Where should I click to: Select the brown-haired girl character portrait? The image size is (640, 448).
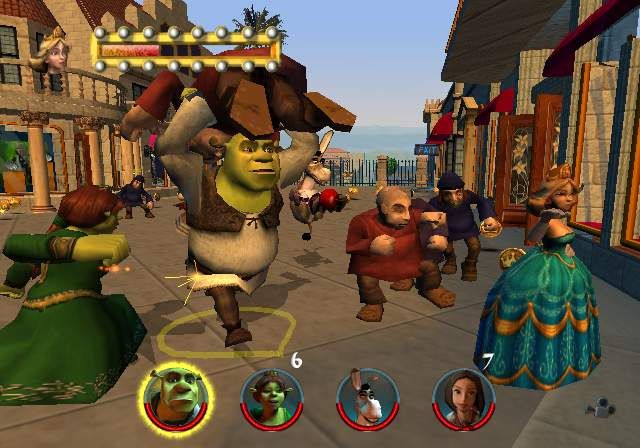coord(463,397)
